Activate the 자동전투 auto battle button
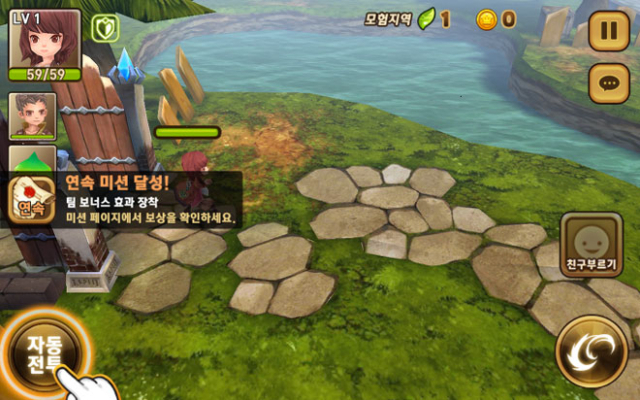 (43, 351)
